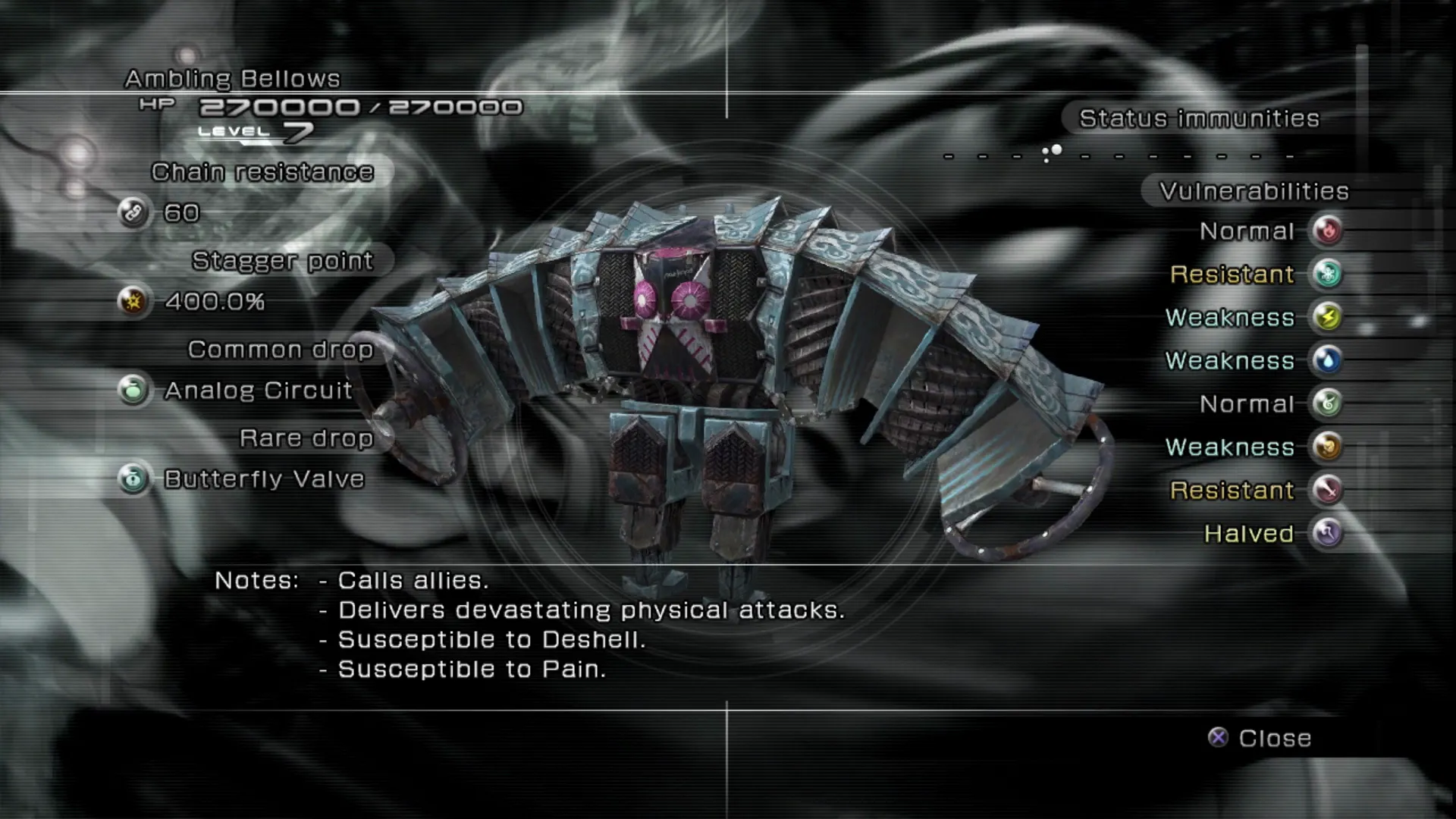Select the ice element vulnerability icon
Image resolution: width=1456 pixels, height=819 pixels.
click(x=1328, y=274)
